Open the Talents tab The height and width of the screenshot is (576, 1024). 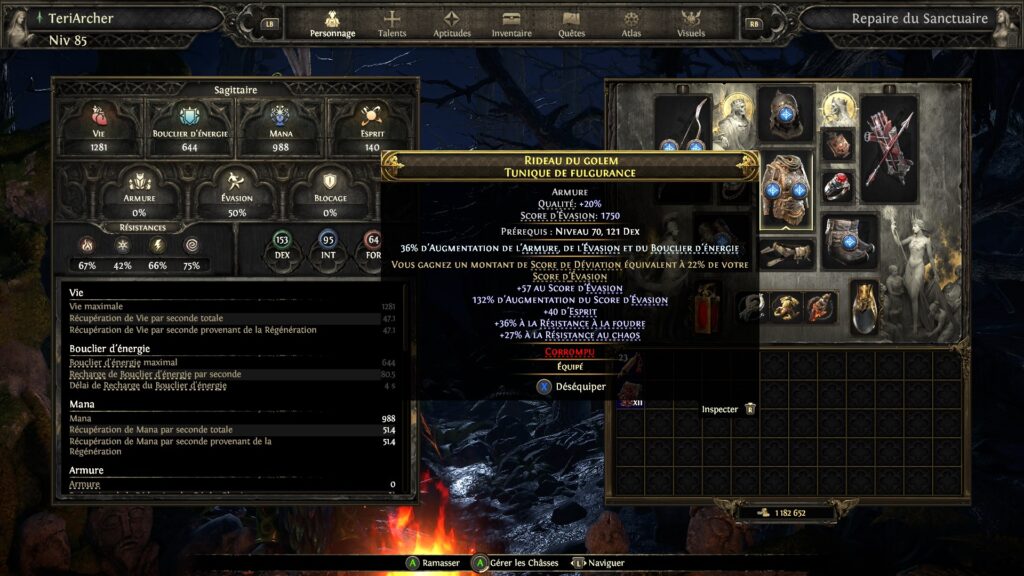point(392,24)
